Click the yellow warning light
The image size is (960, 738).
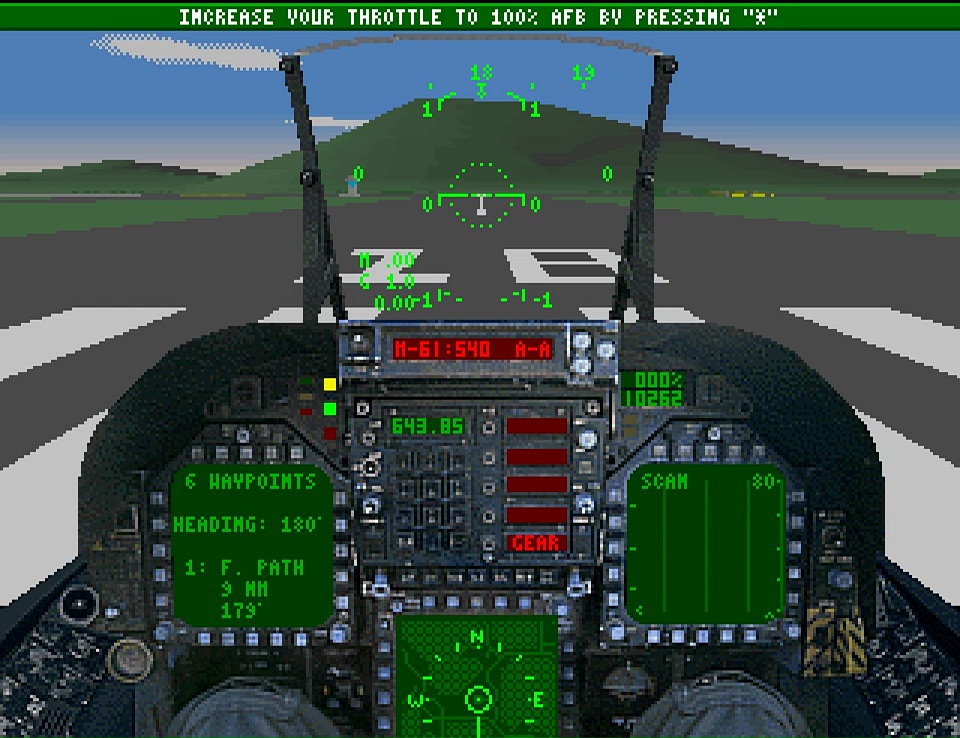(x=329, y=384)
